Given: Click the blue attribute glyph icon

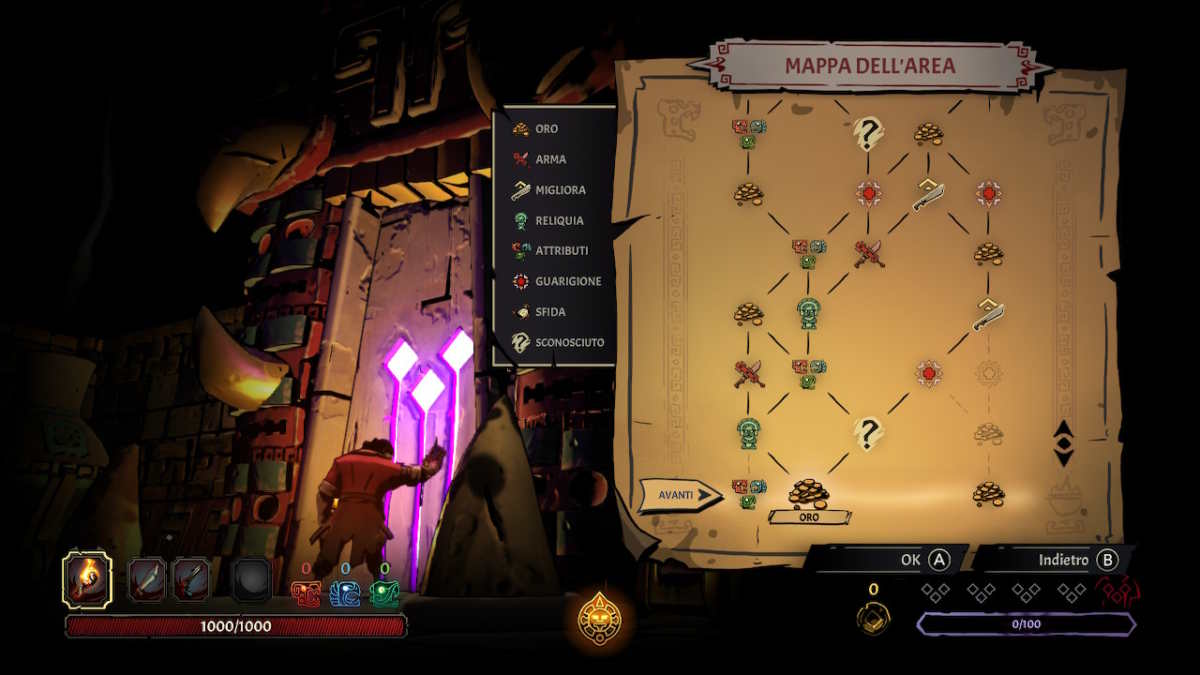Looking at the screenshot, I should [344, 594].
